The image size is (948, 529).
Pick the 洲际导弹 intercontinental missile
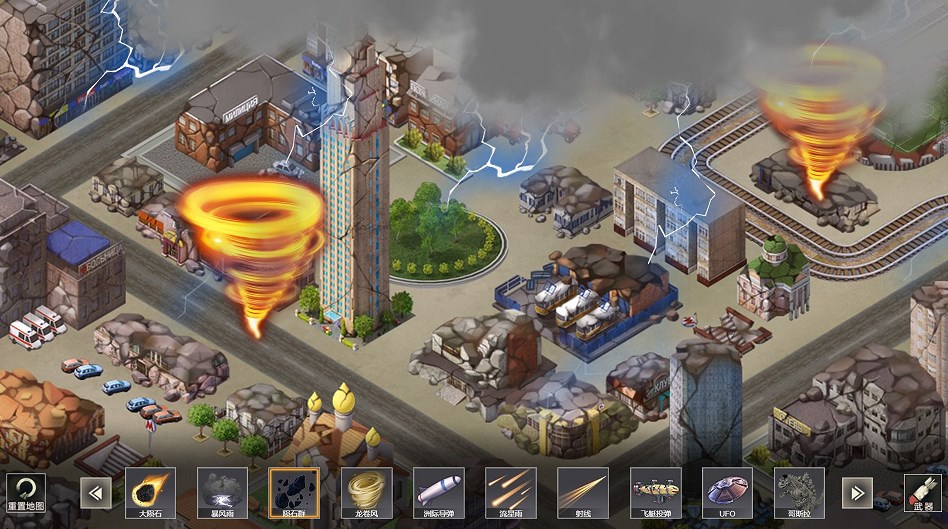[x=438, y=492]
